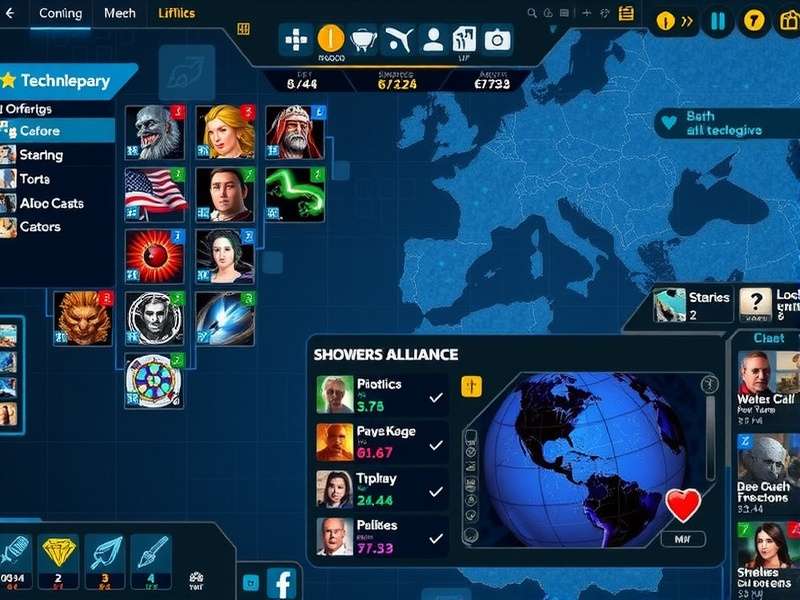Viewport: 800px width, 600px height.
Task: Select the Palikes alliance row
Action: point(380,537)
